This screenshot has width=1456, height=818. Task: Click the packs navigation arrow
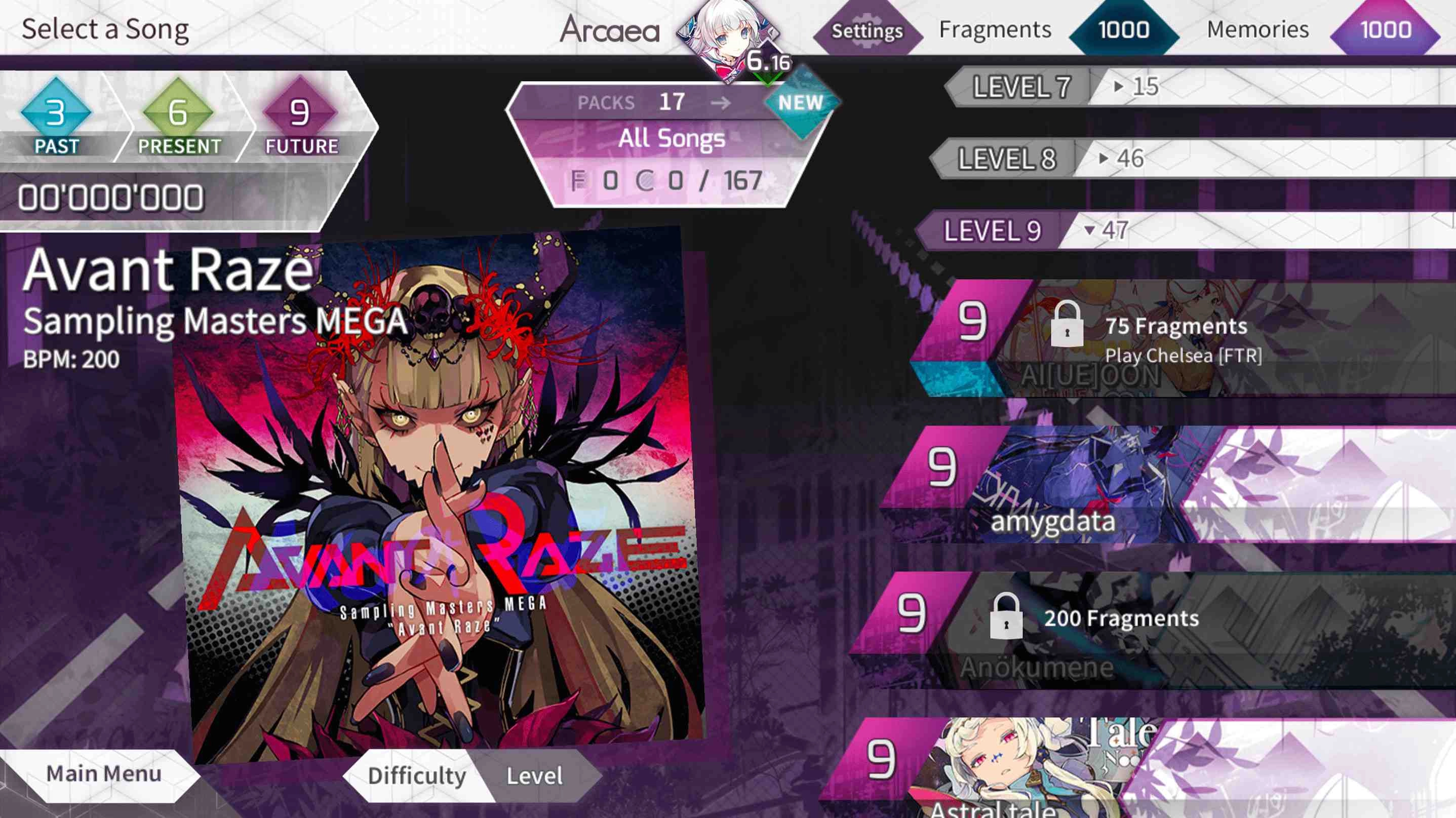[726, 104]
